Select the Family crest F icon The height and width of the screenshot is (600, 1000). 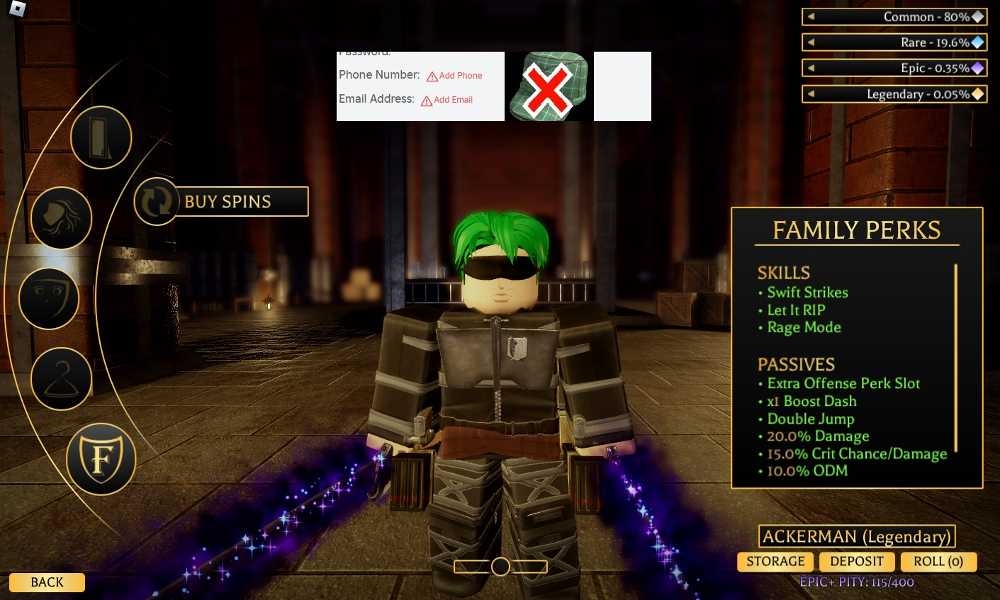[101, 458]
